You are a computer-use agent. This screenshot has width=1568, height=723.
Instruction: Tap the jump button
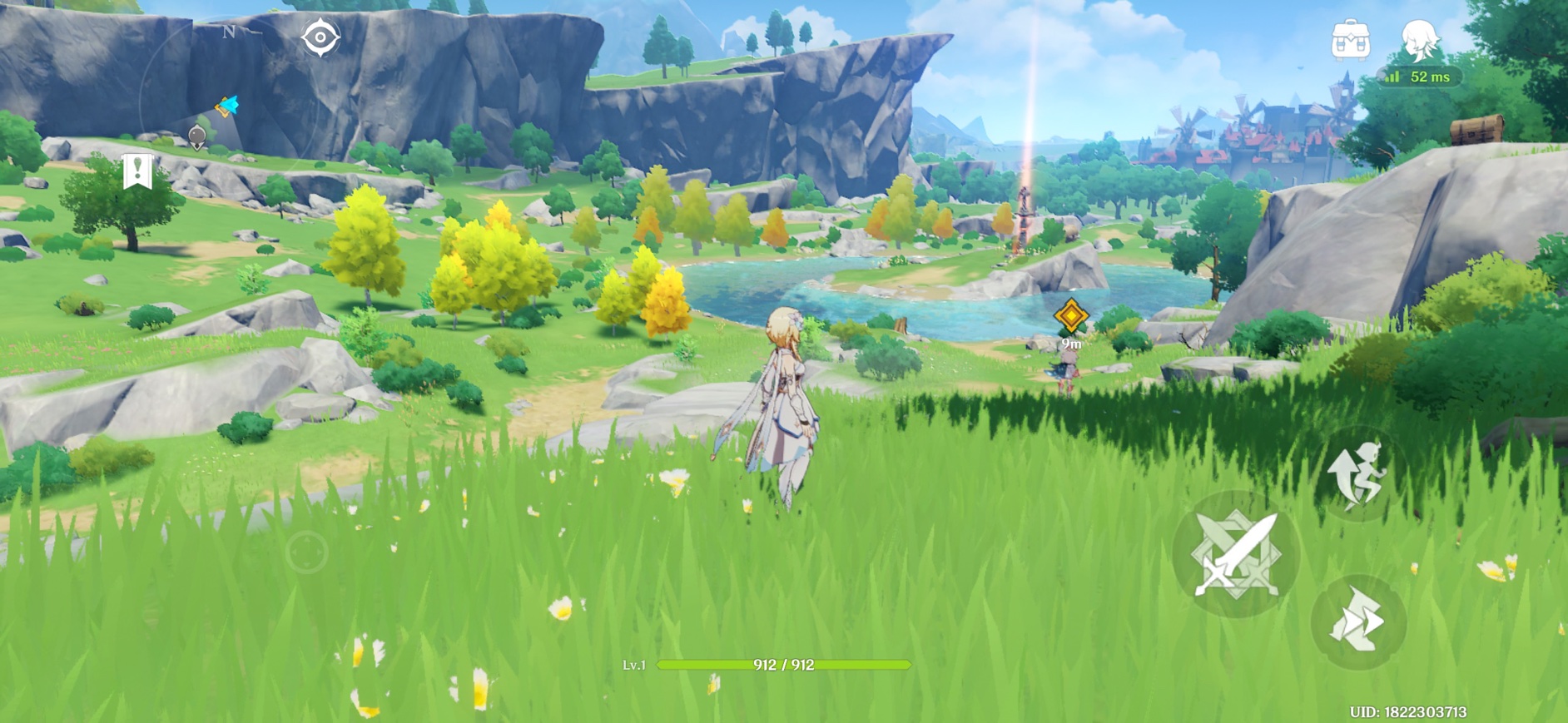click(x=1358, y=474)
